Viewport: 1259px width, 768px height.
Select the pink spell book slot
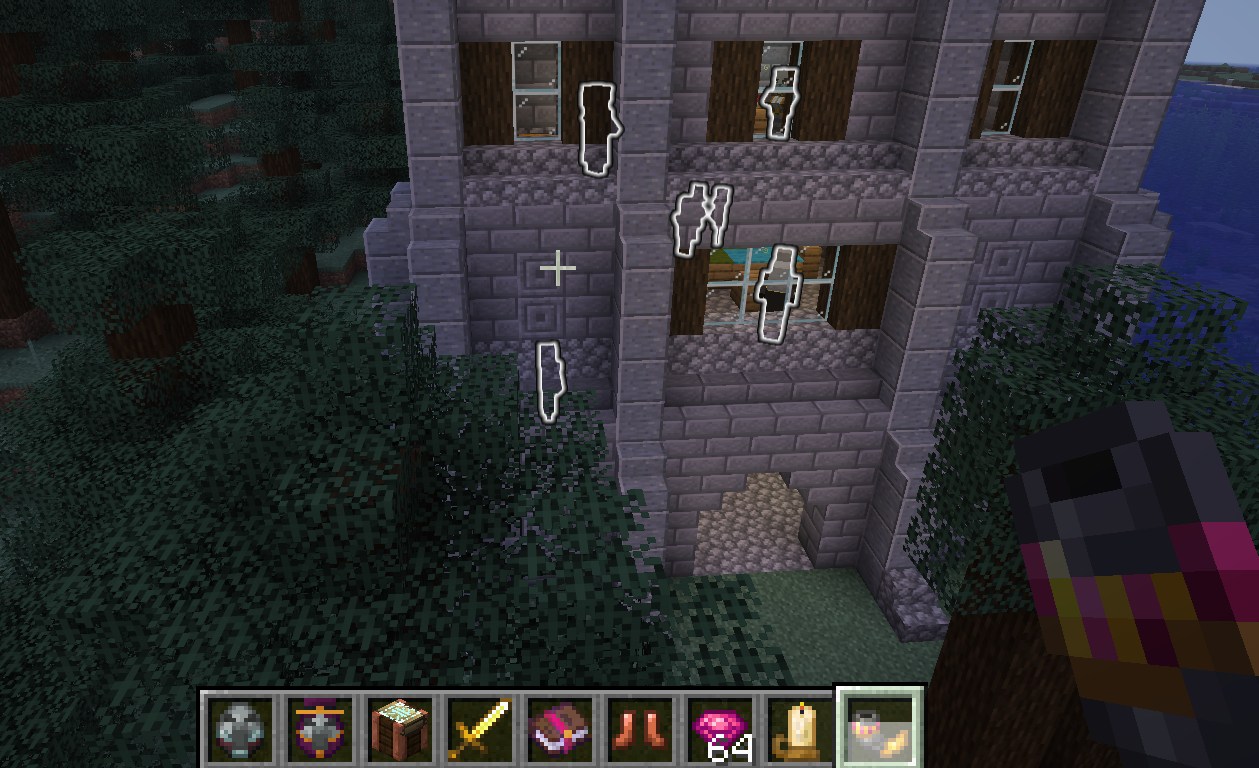(x=561, y=728)
